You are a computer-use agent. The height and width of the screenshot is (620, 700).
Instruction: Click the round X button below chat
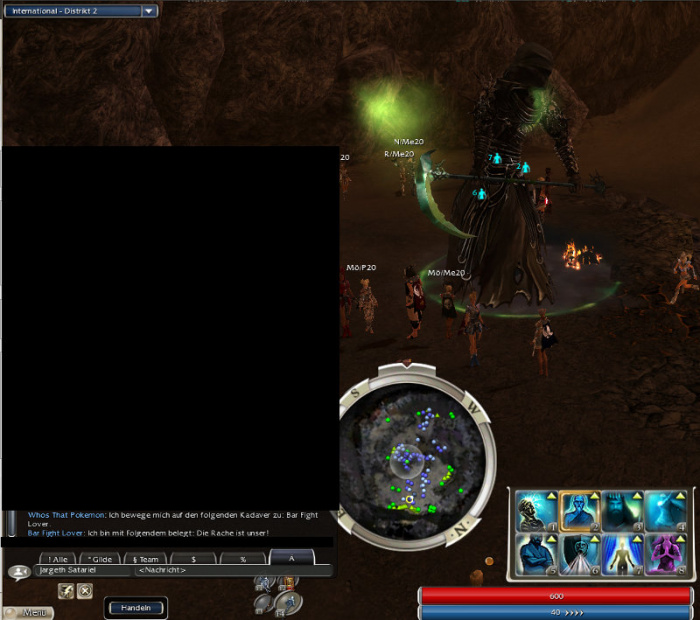point(85,591)
